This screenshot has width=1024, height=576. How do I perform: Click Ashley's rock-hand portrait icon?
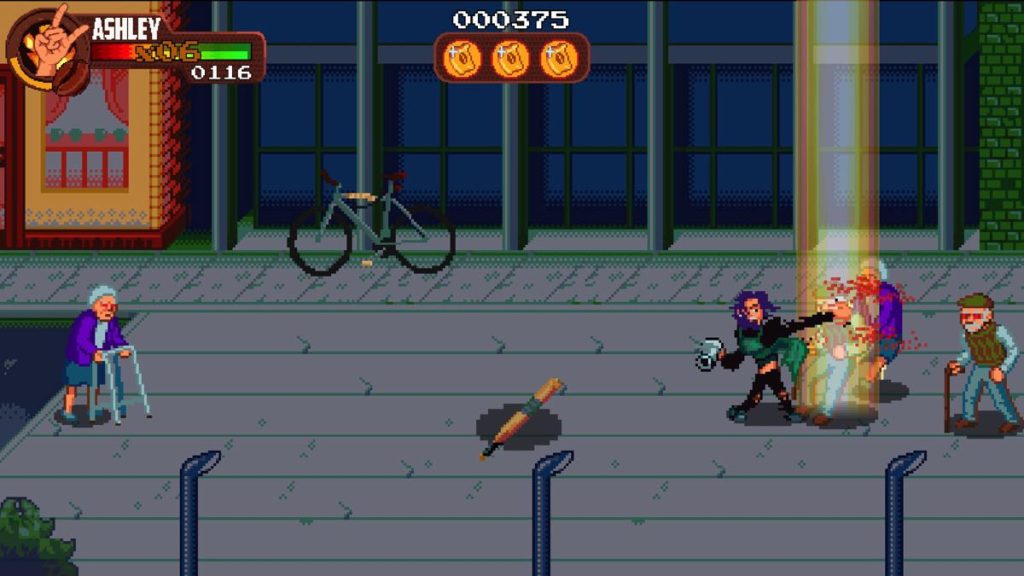[48, 47]
